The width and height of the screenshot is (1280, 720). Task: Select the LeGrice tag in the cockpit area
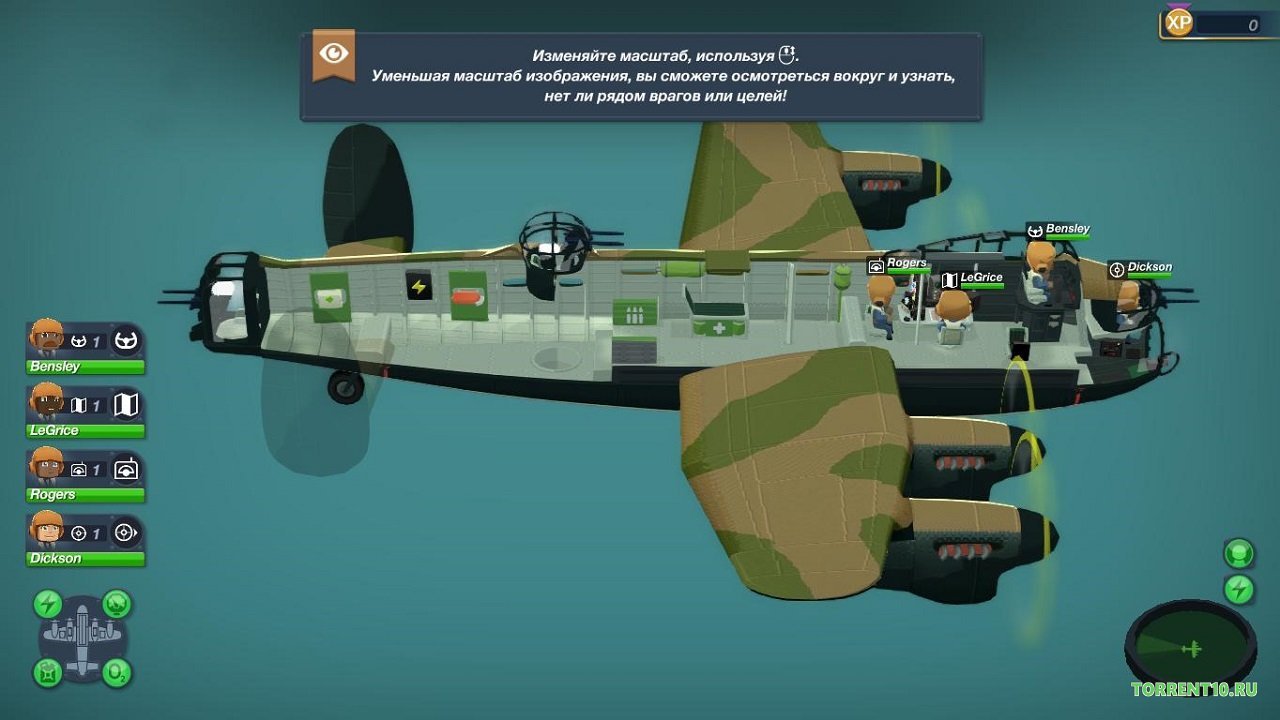973,277
